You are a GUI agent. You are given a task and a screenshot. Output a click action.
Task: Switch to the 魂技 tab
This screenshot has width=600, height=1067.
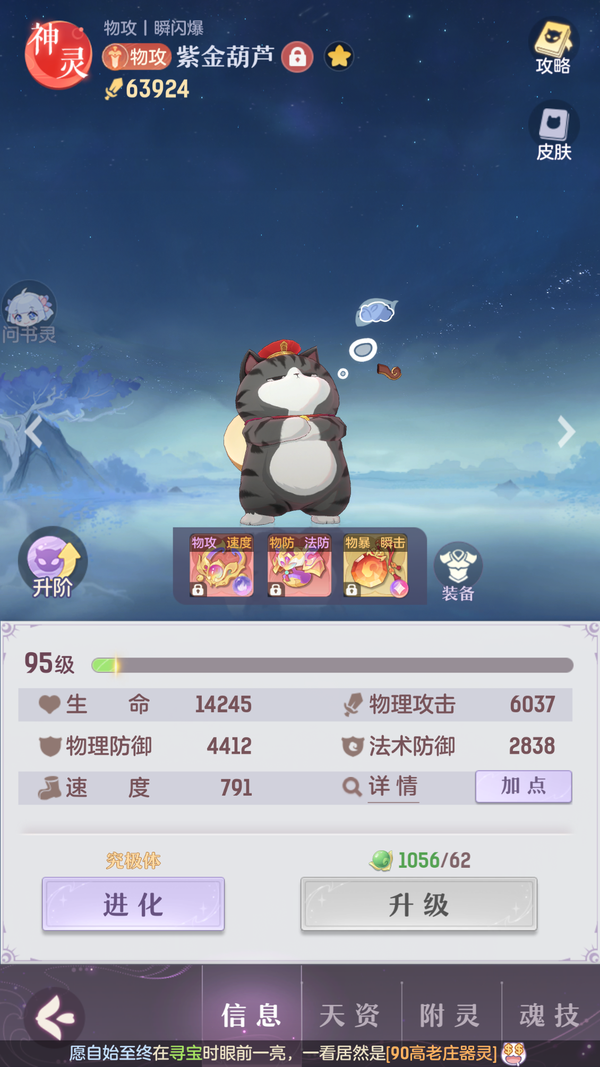(x=550, y=1015)
